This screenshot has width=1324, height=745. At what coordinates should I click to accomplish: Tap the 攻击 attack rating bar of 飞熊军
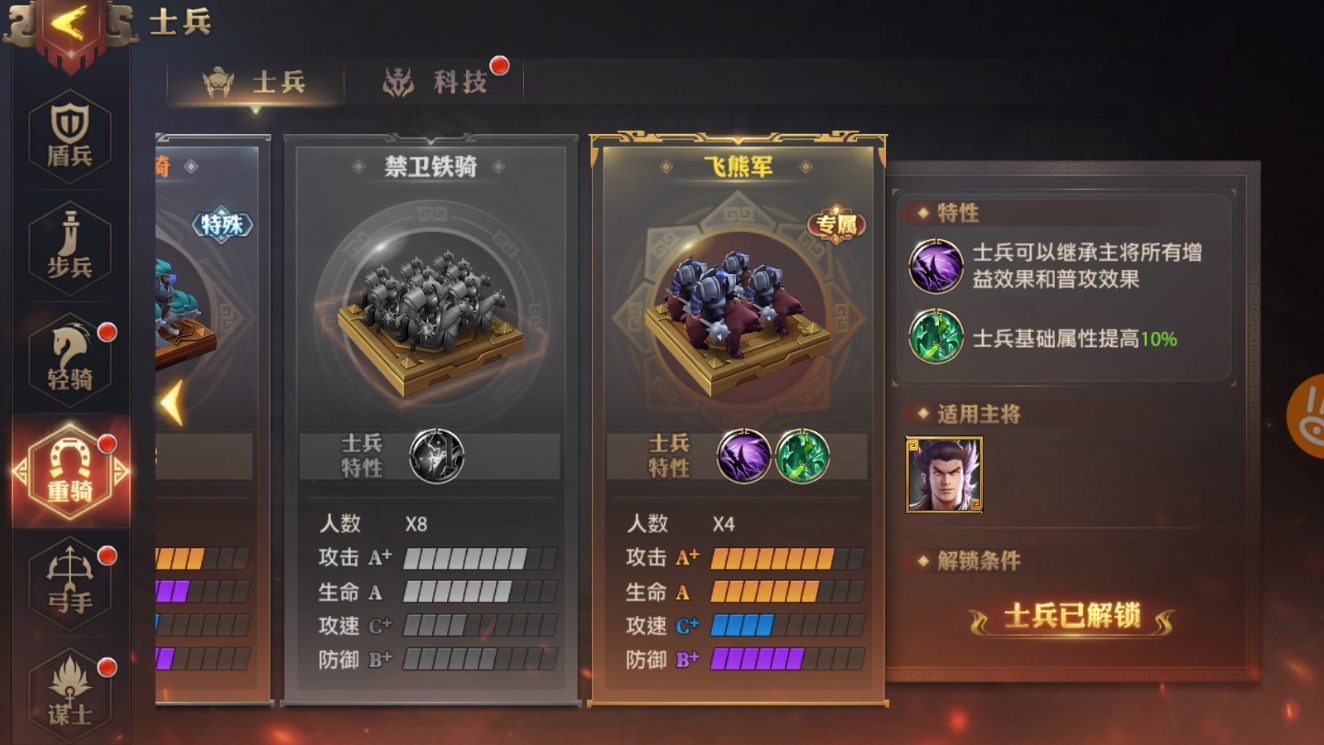(781, 559)
